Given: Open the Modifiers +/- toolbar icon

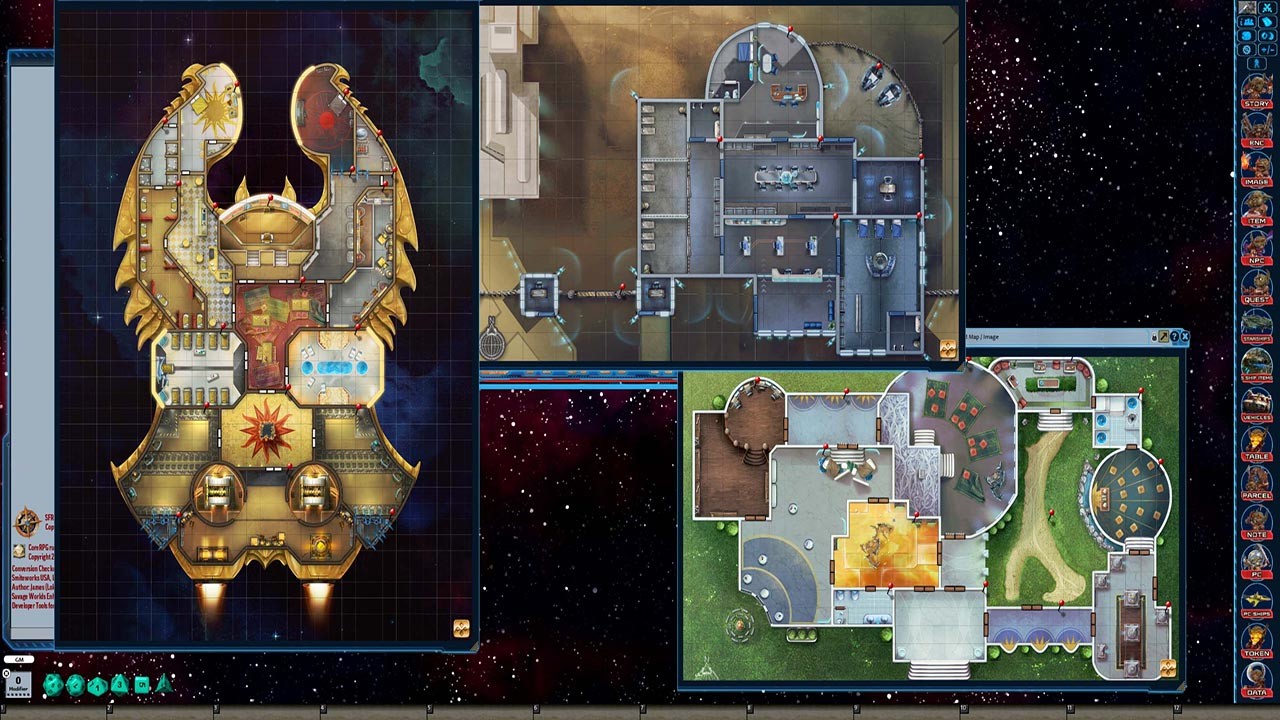Looking at the screenshot, I should coord(1268,49).
